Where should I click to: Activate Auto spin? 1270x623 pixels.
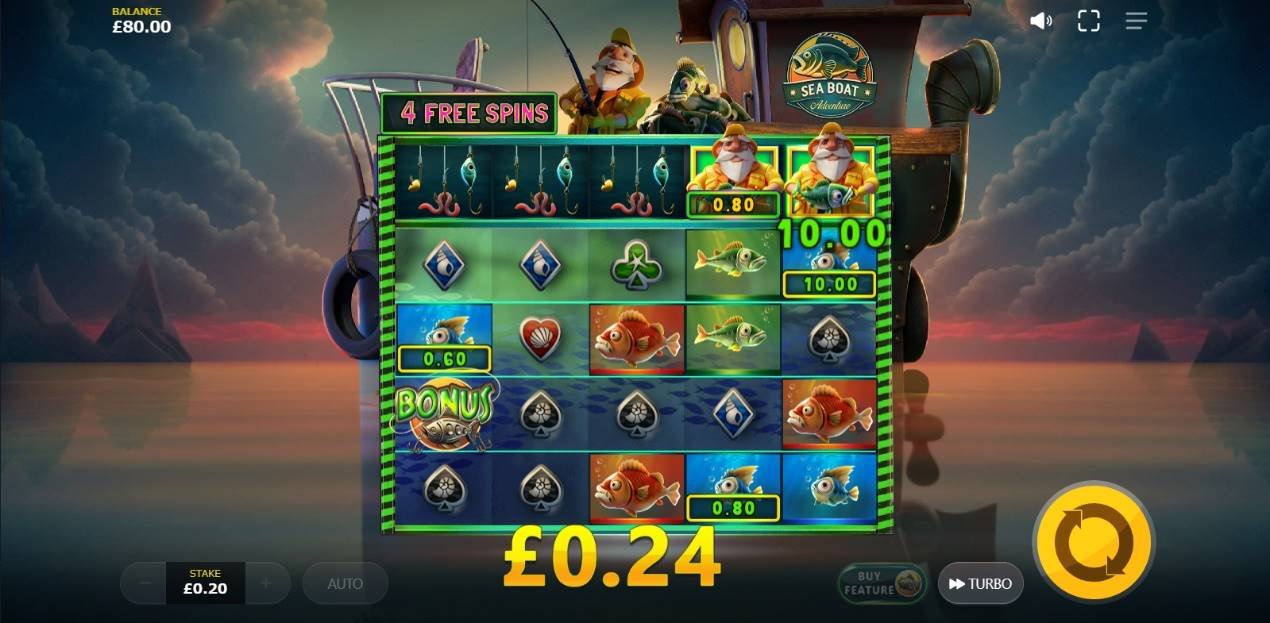tap(345, 583)
